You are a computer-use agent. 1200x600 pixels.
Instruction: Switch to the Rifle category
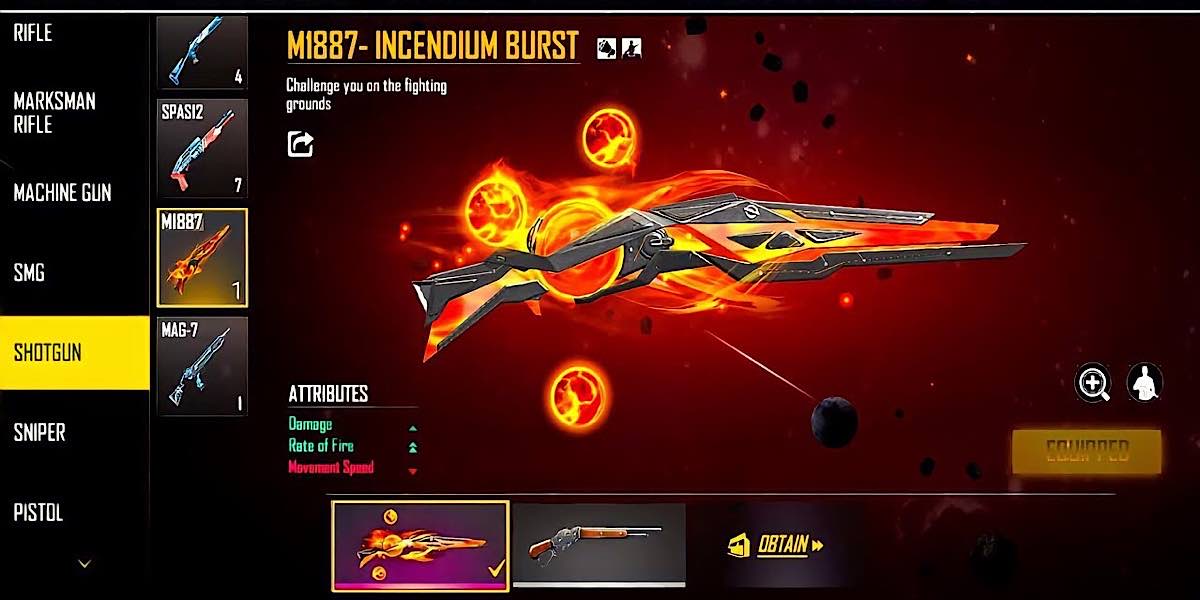pyautogui.click(x=33, y=33)
